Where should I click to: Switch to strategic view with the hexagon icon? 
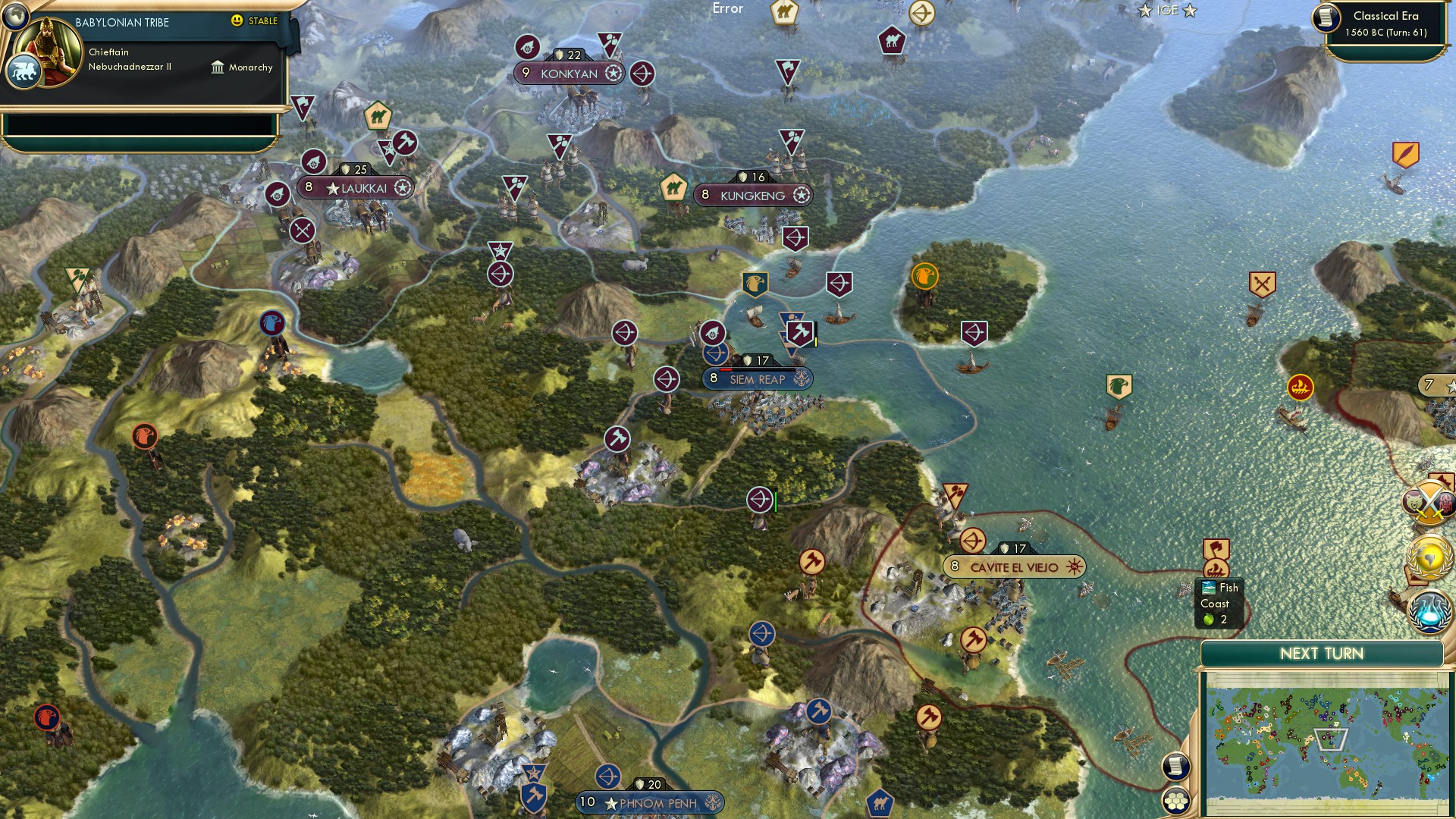[x=1176, y=800]
